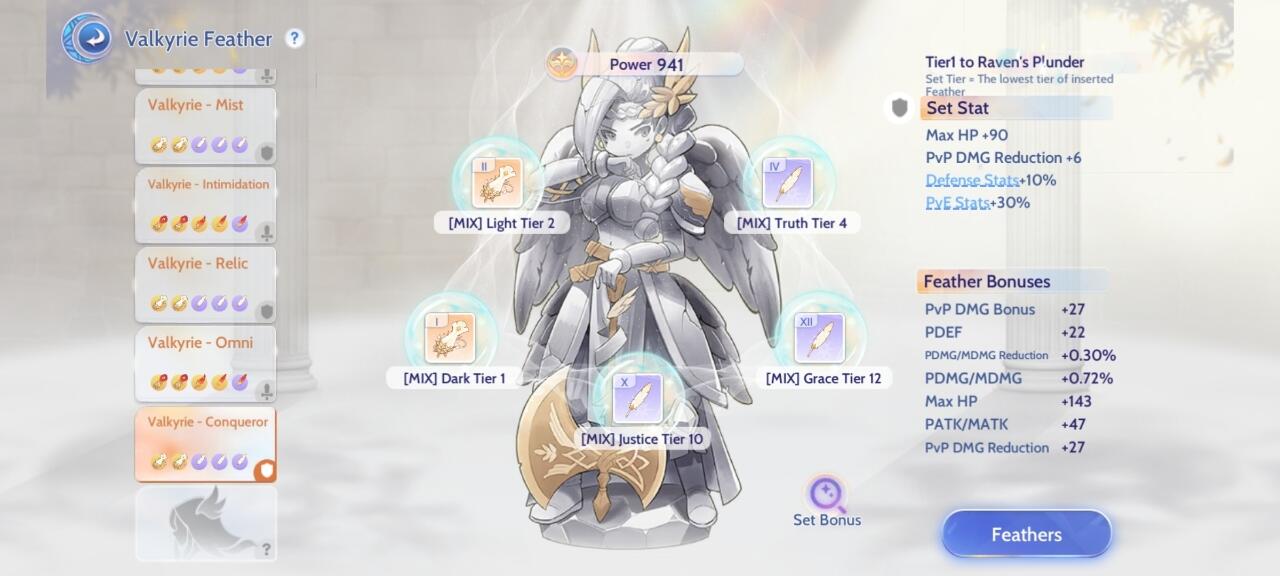Choose the Valkyrie - Relic entry
The height and width of the screenshot is (576, 1280).
click(205, 283)
